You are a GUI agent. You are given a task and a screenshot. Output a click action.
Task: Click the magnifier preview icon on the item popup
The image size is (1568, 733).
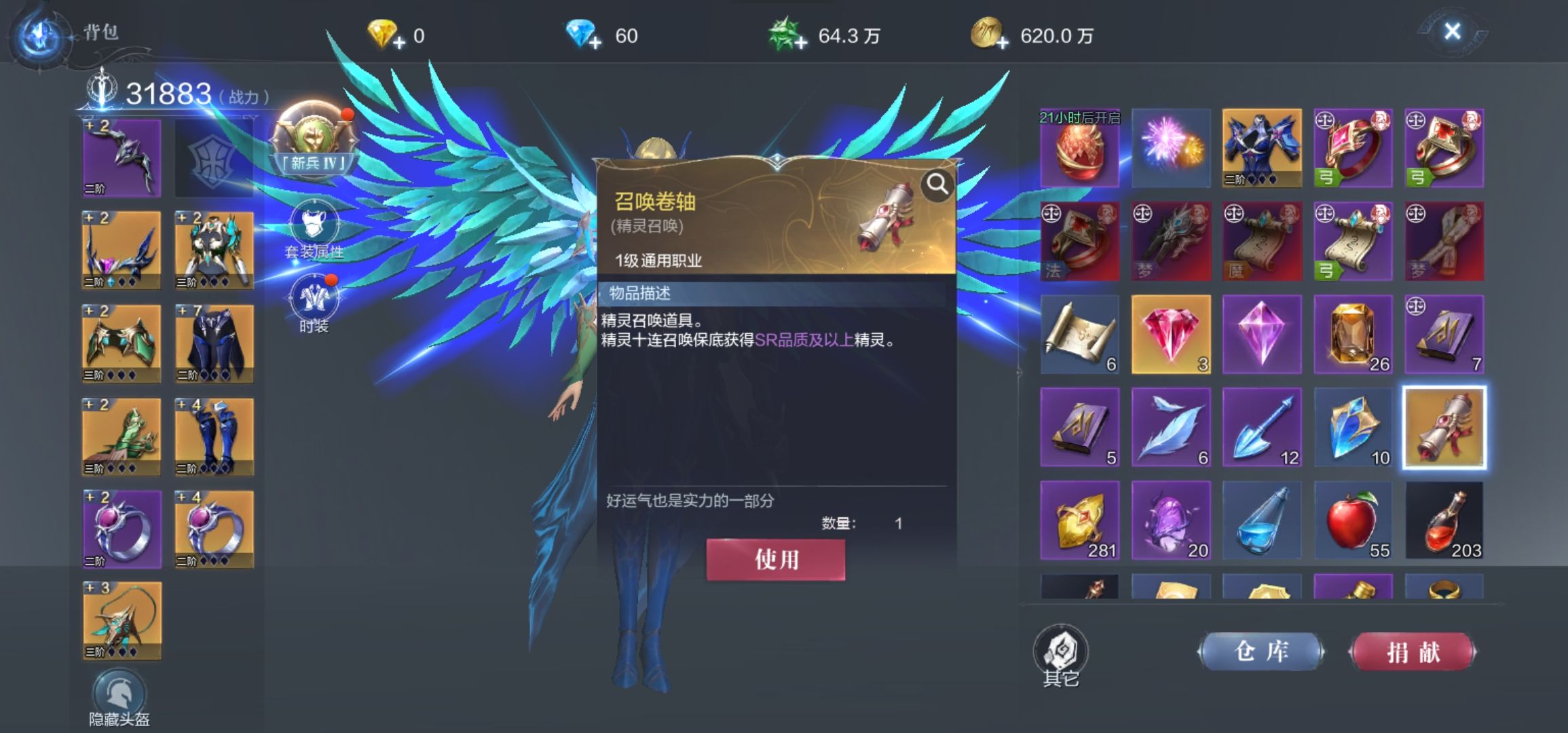click(937, 183)
